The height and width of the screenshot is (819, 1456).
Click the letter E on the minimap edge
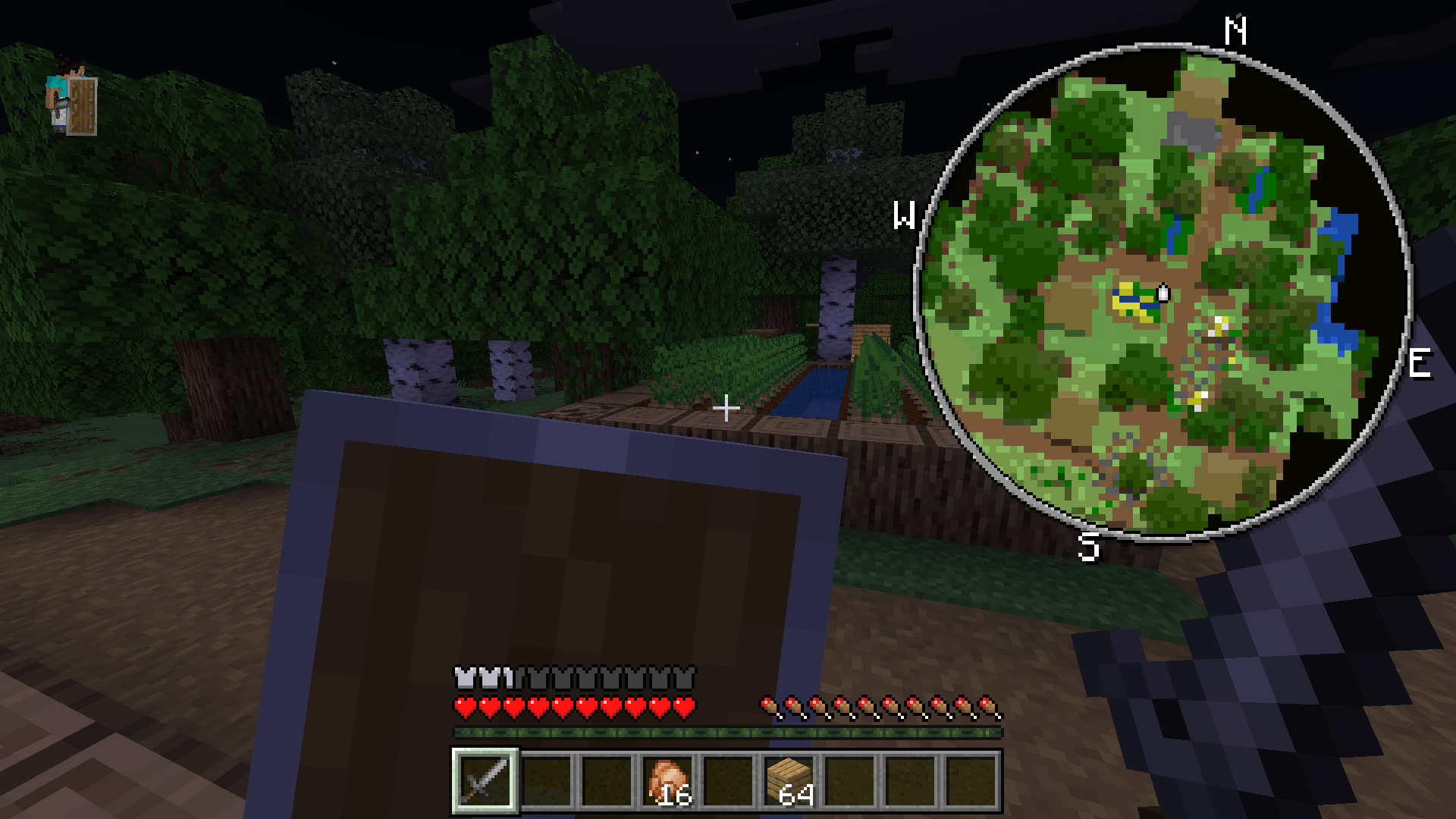1420,364
